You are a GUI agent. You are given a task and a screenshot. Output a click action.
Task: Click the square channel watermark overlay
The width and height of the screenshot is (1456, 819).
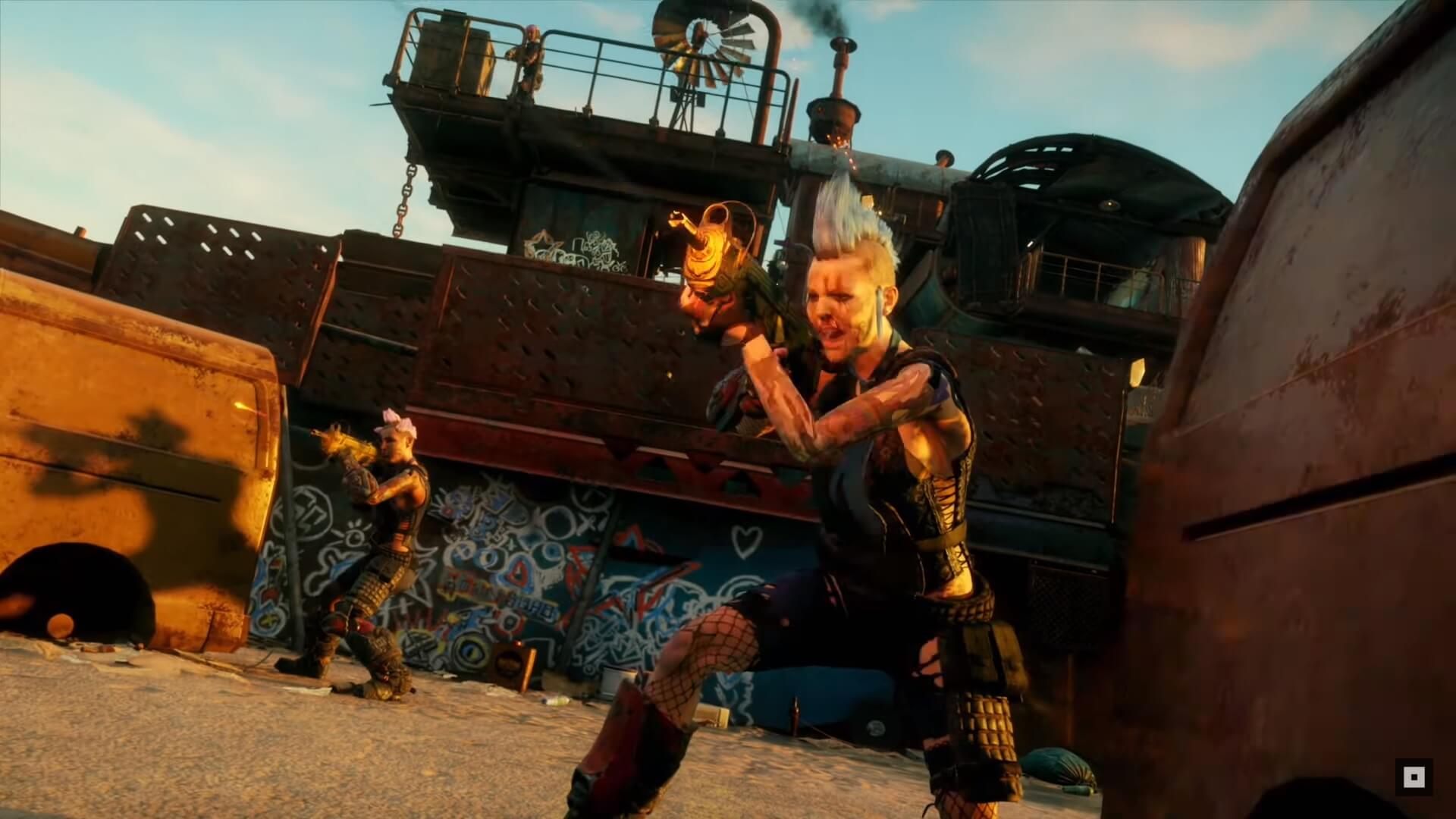point(1414,777)
